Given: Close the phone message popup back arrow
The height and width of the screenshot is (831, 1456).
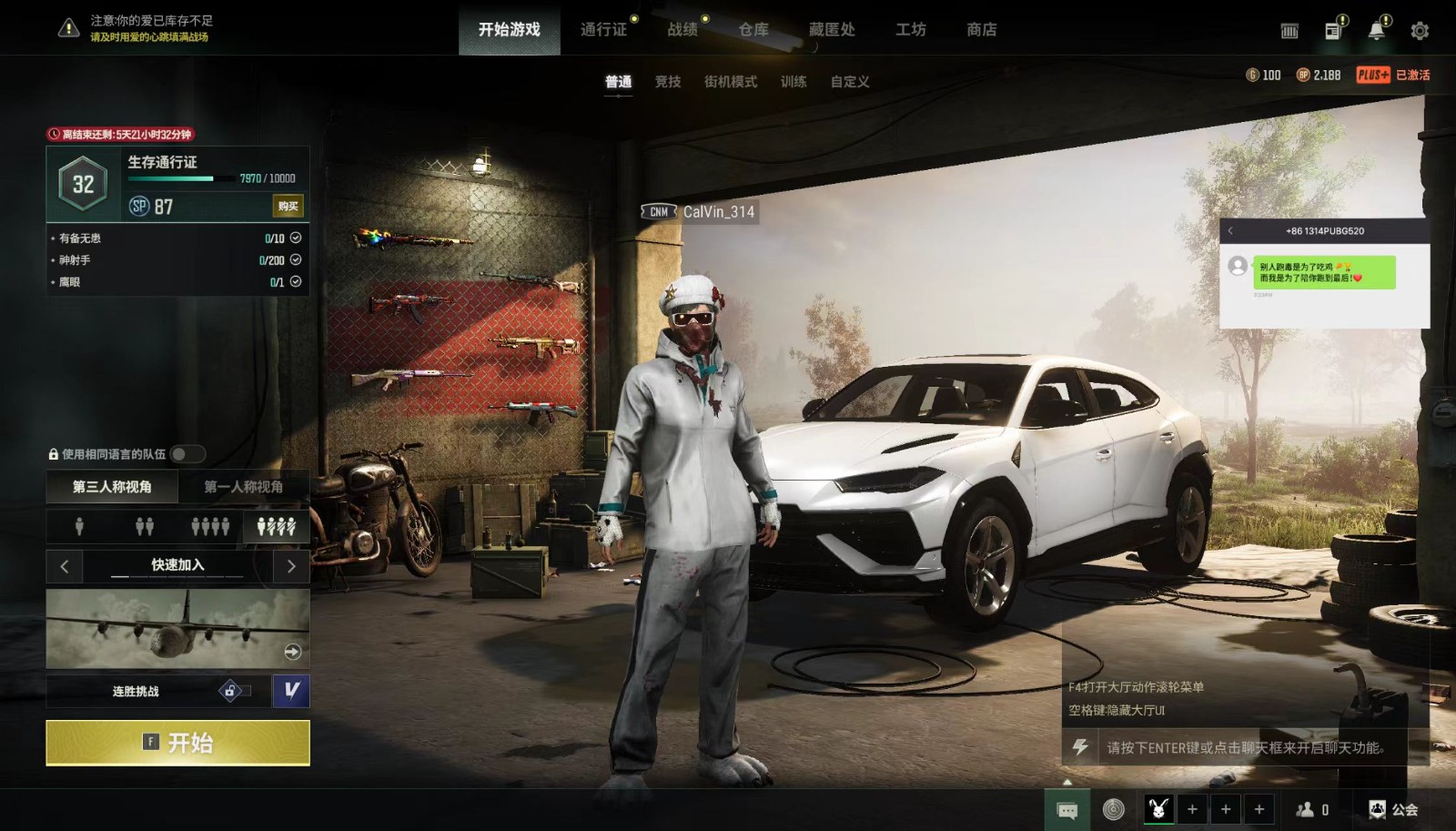Looking at the screenshot, I should pos(1230,231).
